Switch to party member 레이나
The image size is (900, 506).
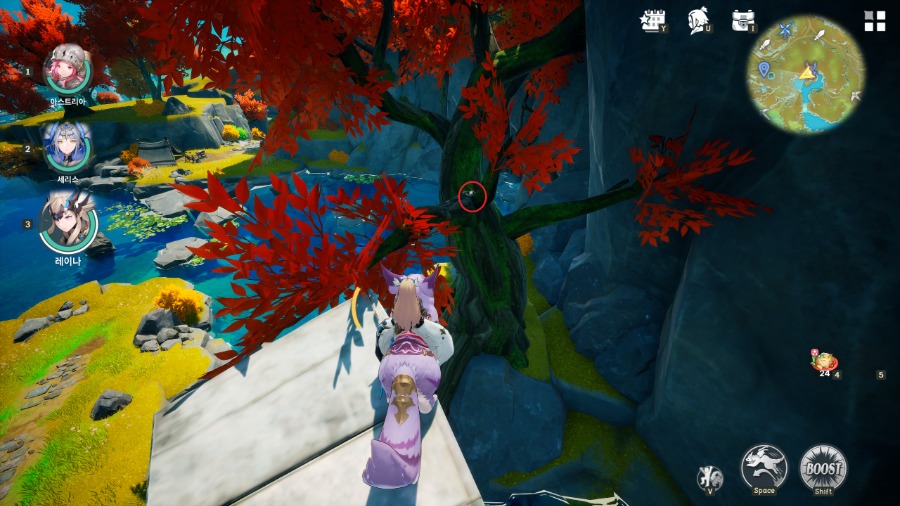point(68,222)
